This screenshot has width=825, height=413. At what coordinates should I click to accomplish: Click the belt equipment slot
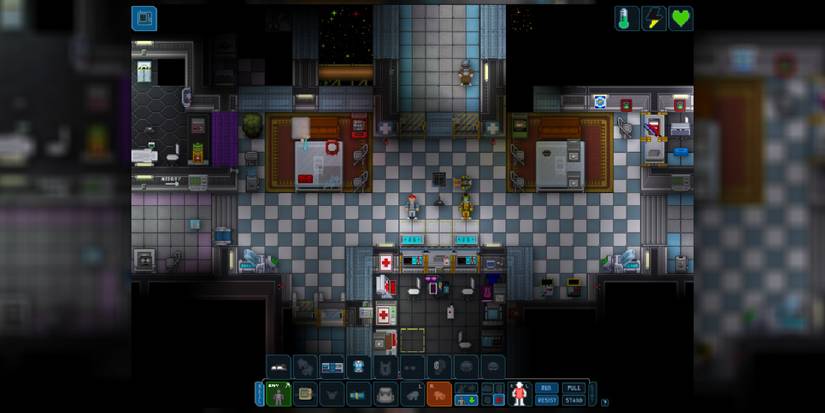click(359, 394)
